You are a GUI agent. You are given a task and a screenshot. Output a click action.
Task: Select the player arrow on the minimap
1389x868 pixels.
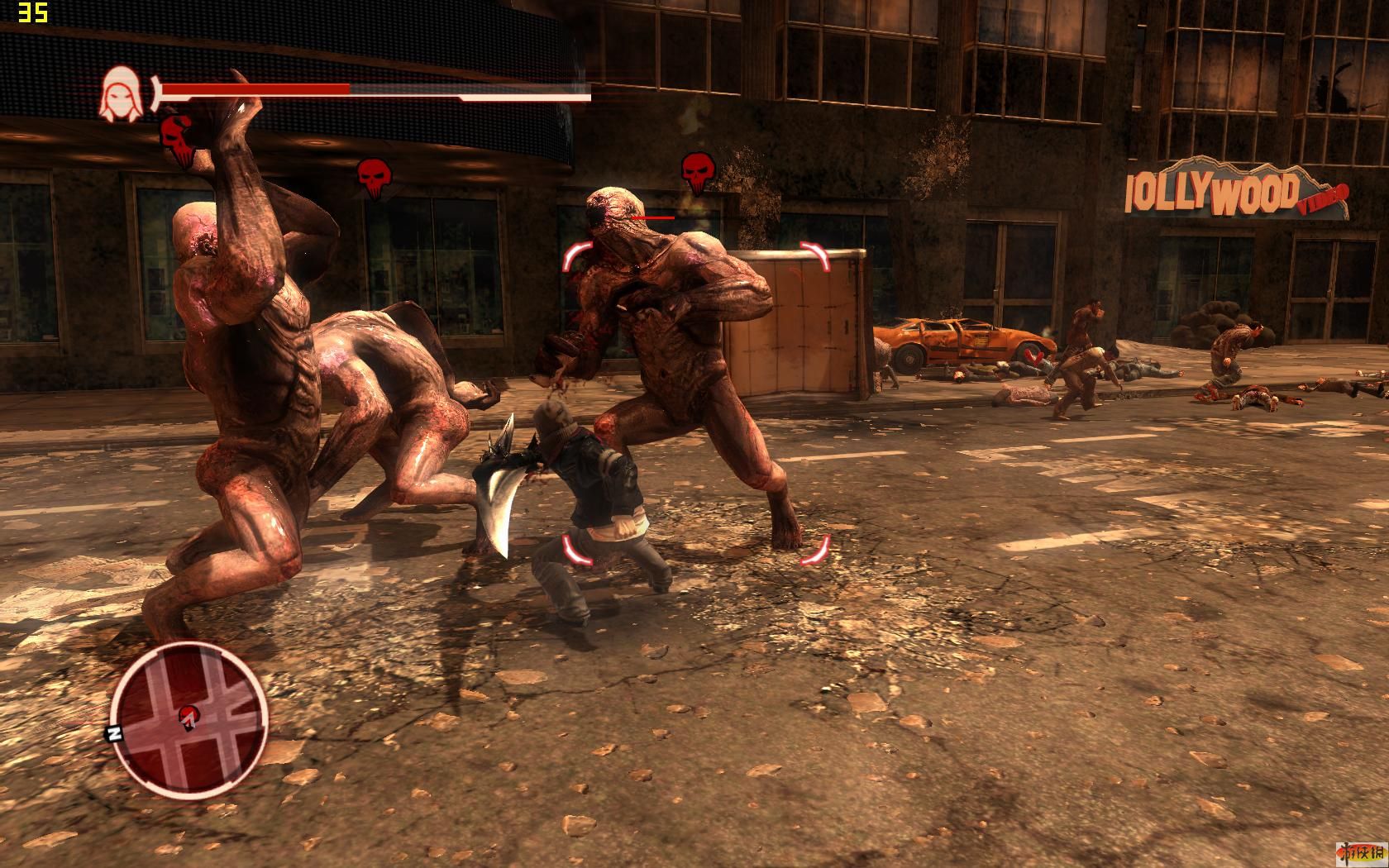click(190, 716)
